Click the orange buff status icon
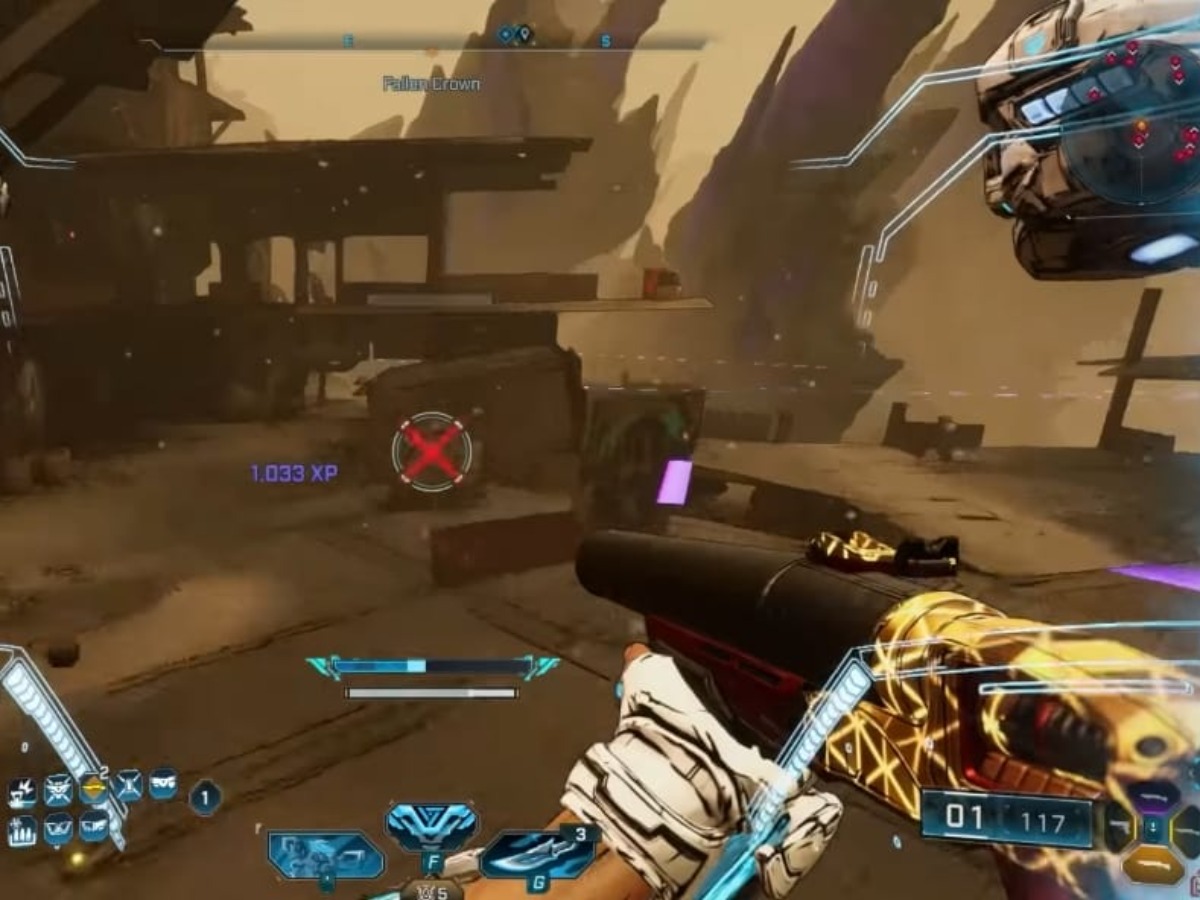Screen dimensions: 1200x900 [93, 789]
